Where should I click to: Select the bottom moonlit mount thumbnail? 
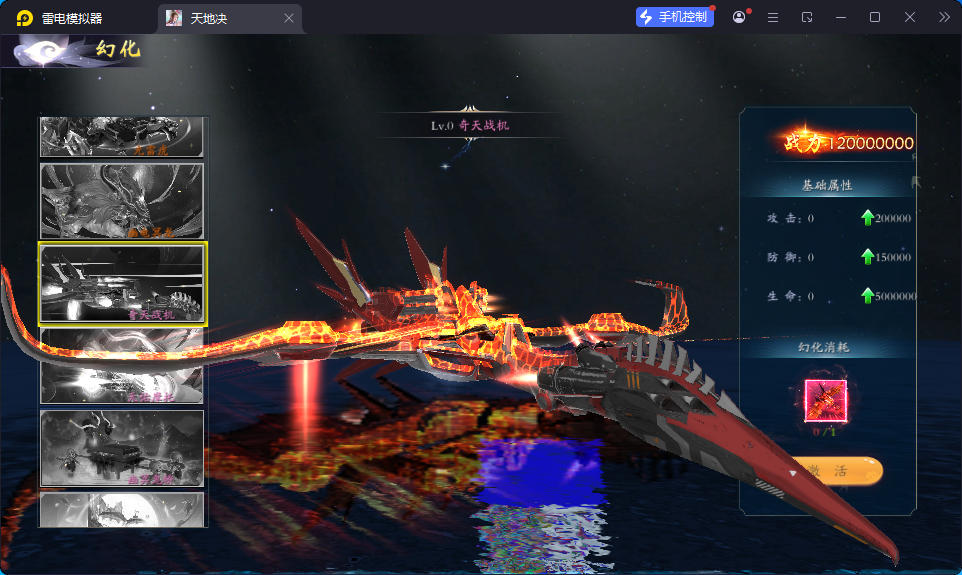(x=122, y=509)
